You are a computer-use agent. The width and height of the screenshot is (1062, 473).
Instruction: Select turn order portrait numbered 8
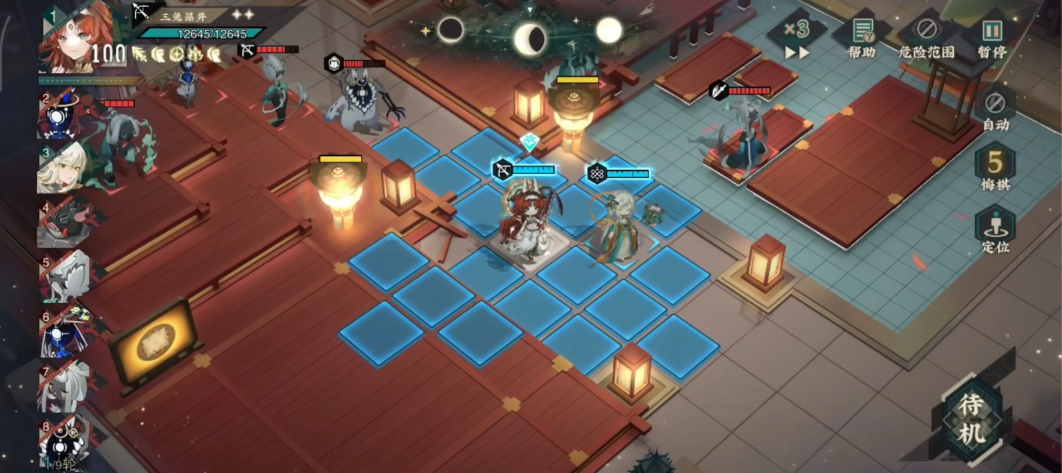coord(65,440)
